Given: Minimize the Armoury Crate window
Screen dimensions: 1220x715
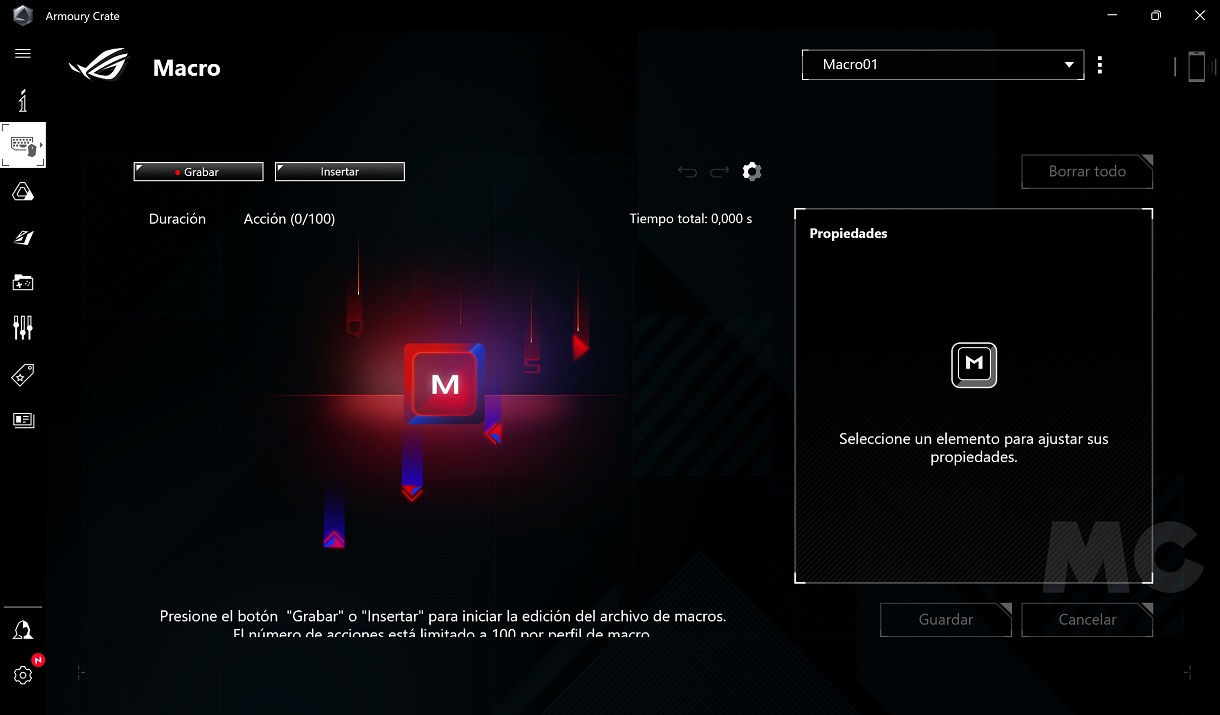Looking at the screenshot, I should (x=1113, y=16).
